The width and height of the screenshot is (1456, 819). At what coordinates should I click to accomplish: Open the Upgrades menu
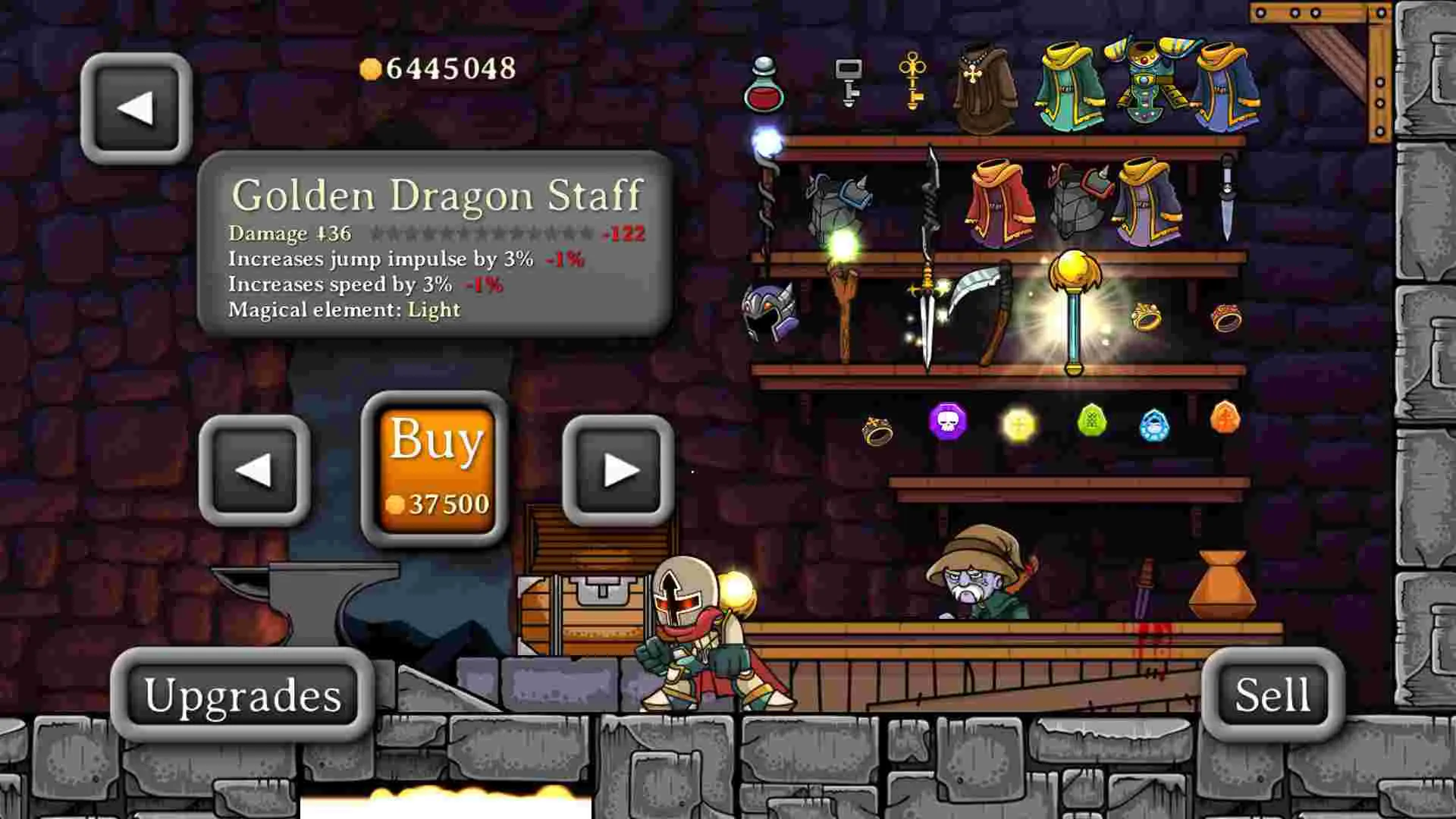coord(244,696)
